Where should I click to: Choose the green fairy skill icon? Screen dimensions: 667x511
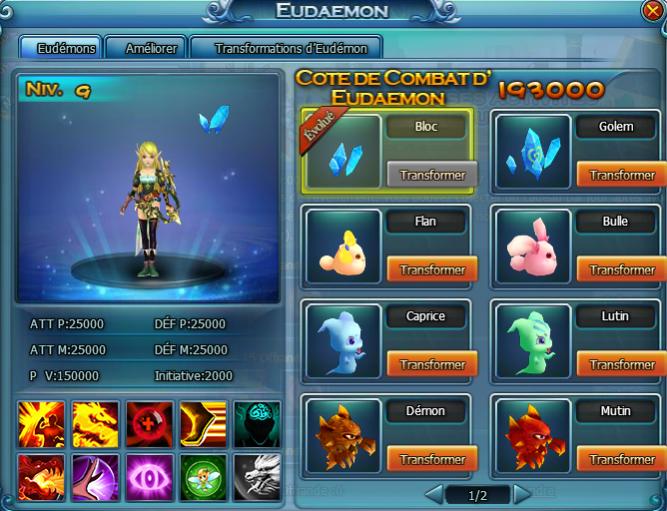[203, 474]
